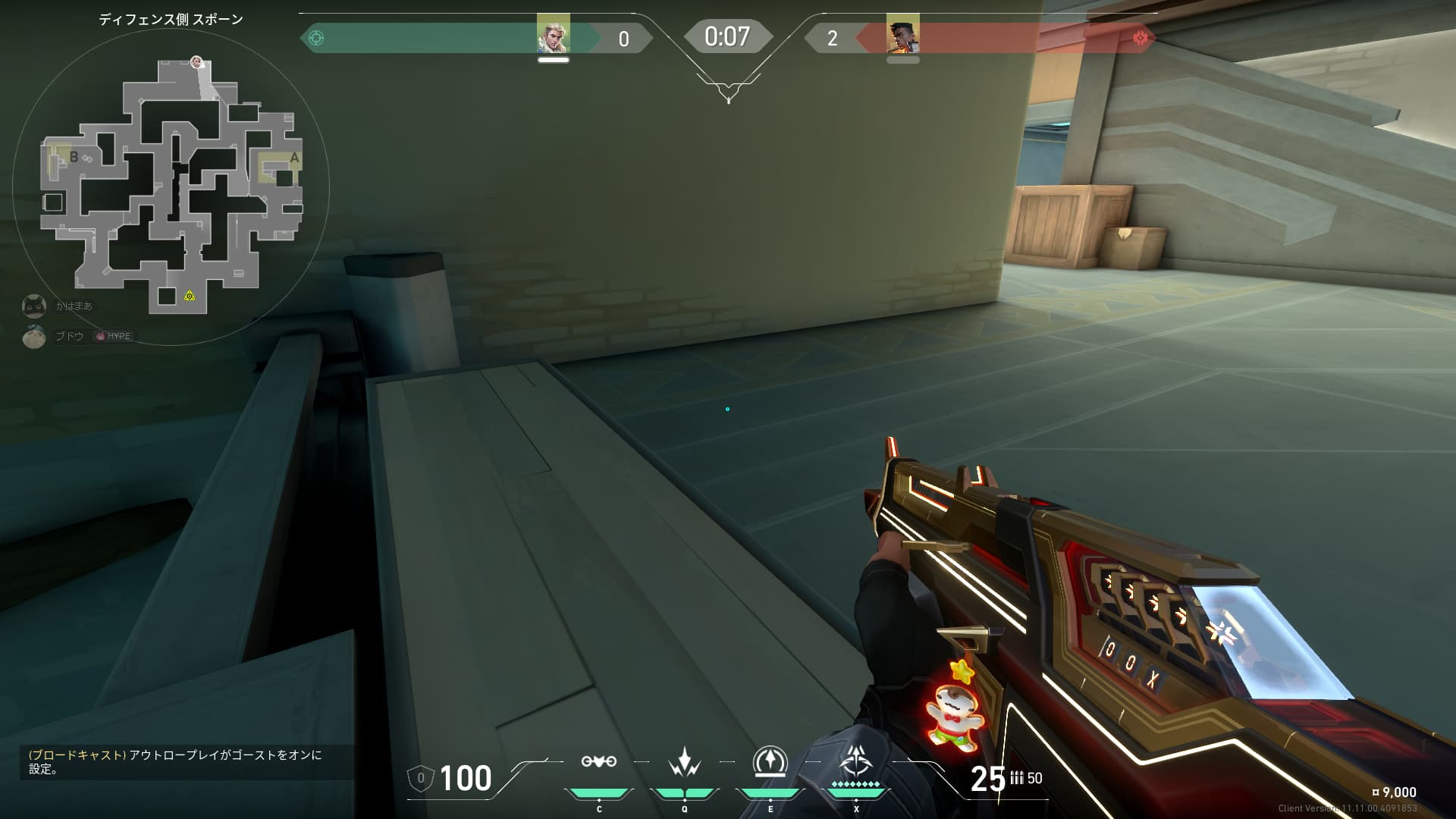Select the blonde agent portrait in top bar
The height and width of the screenshot is (819, 1456).
(x=553, y=34)
